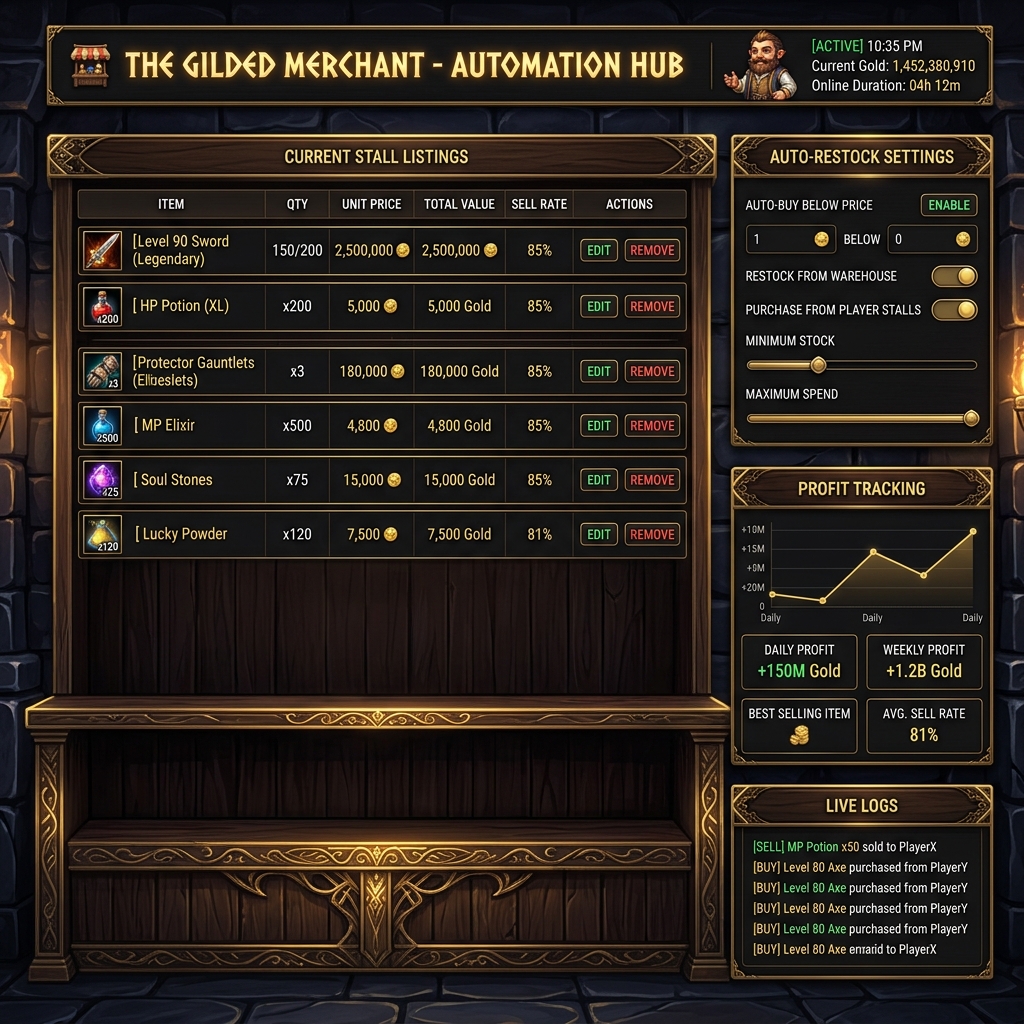Edit the Level 90 Sword listing
Viewport: 1024px width, 1024px height.
(x=599, y=251)
